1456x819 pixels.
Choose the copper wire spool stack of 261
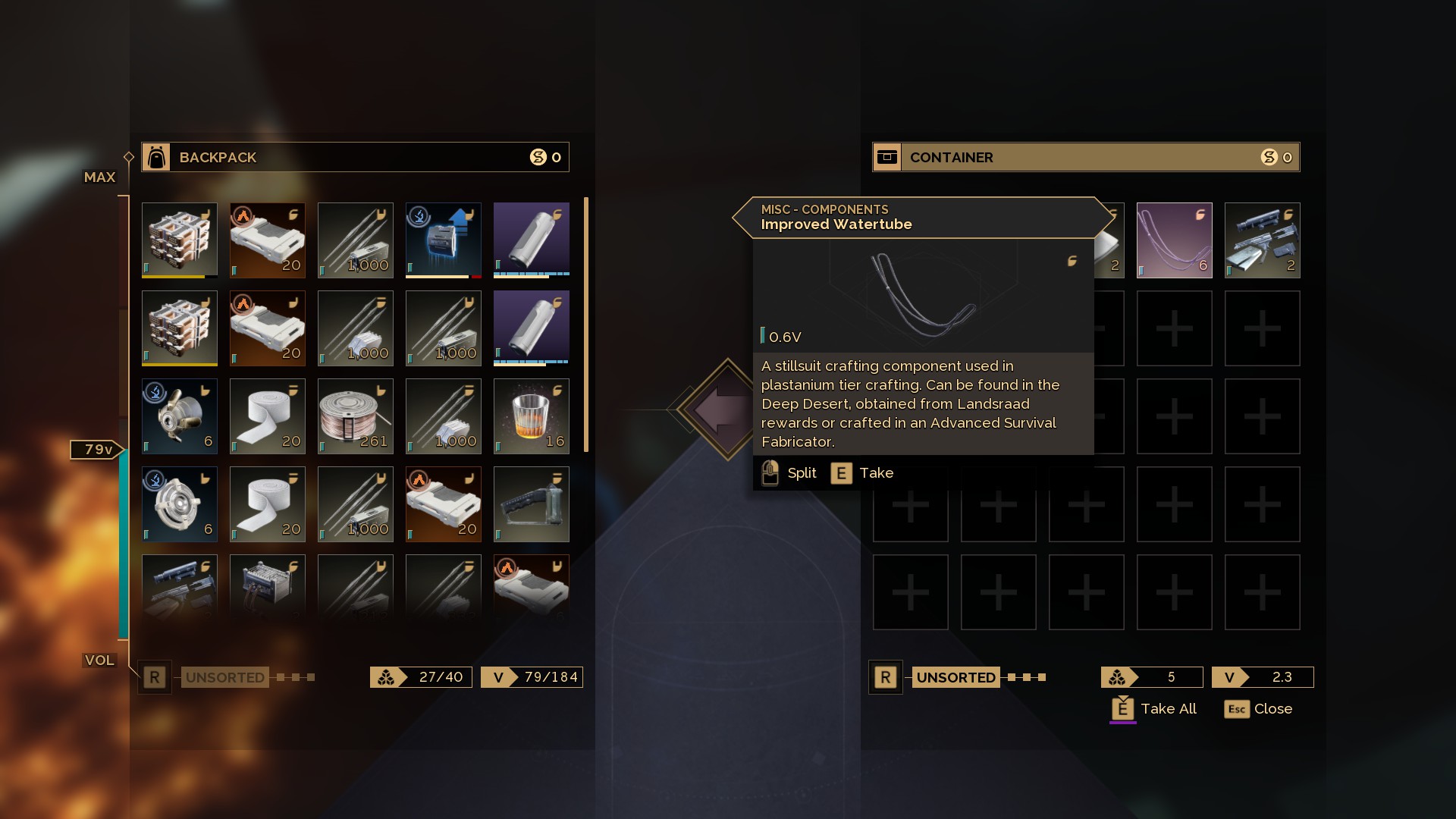pos(355,416)
